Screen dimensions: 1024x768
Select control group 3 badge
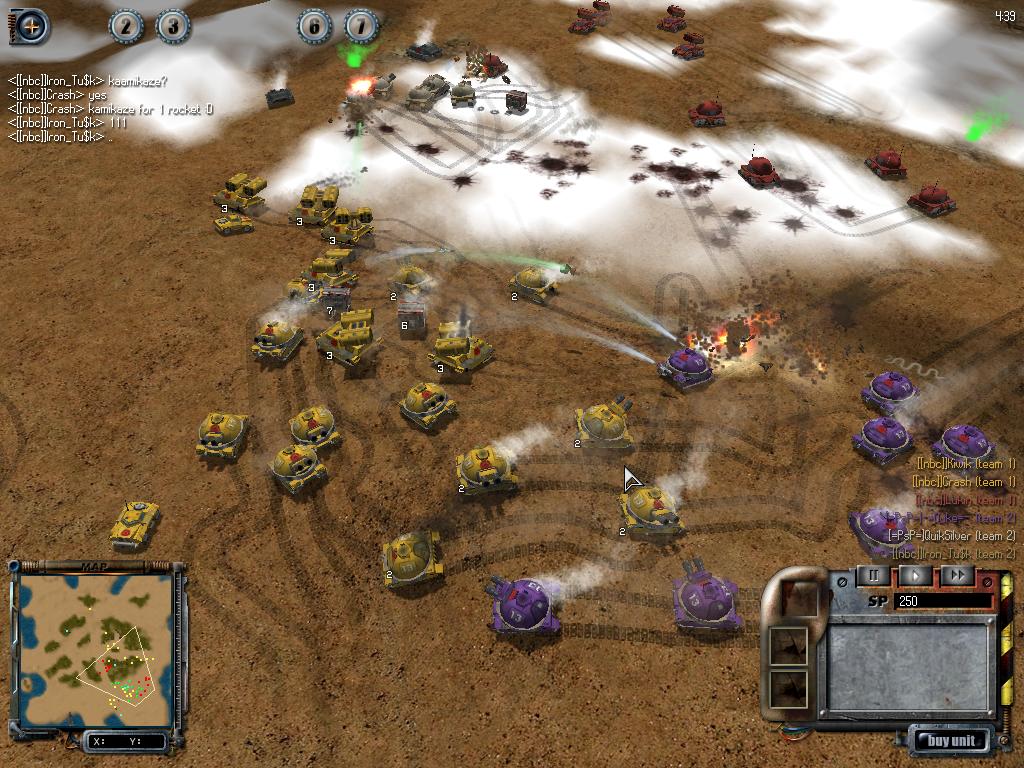pos(173,27)
